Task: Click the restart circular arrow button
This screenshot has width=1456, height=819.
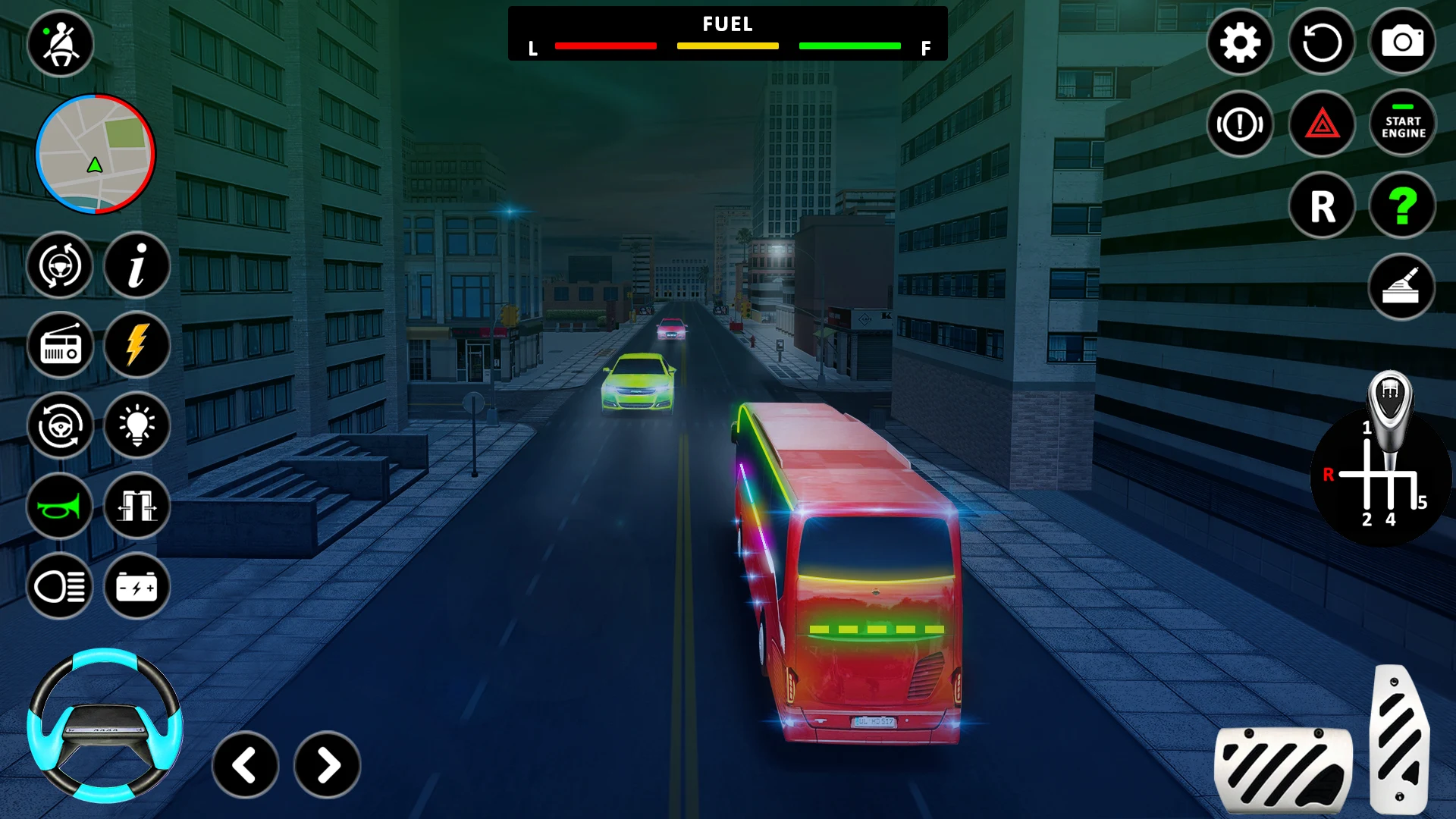Action: [1321, 42]
